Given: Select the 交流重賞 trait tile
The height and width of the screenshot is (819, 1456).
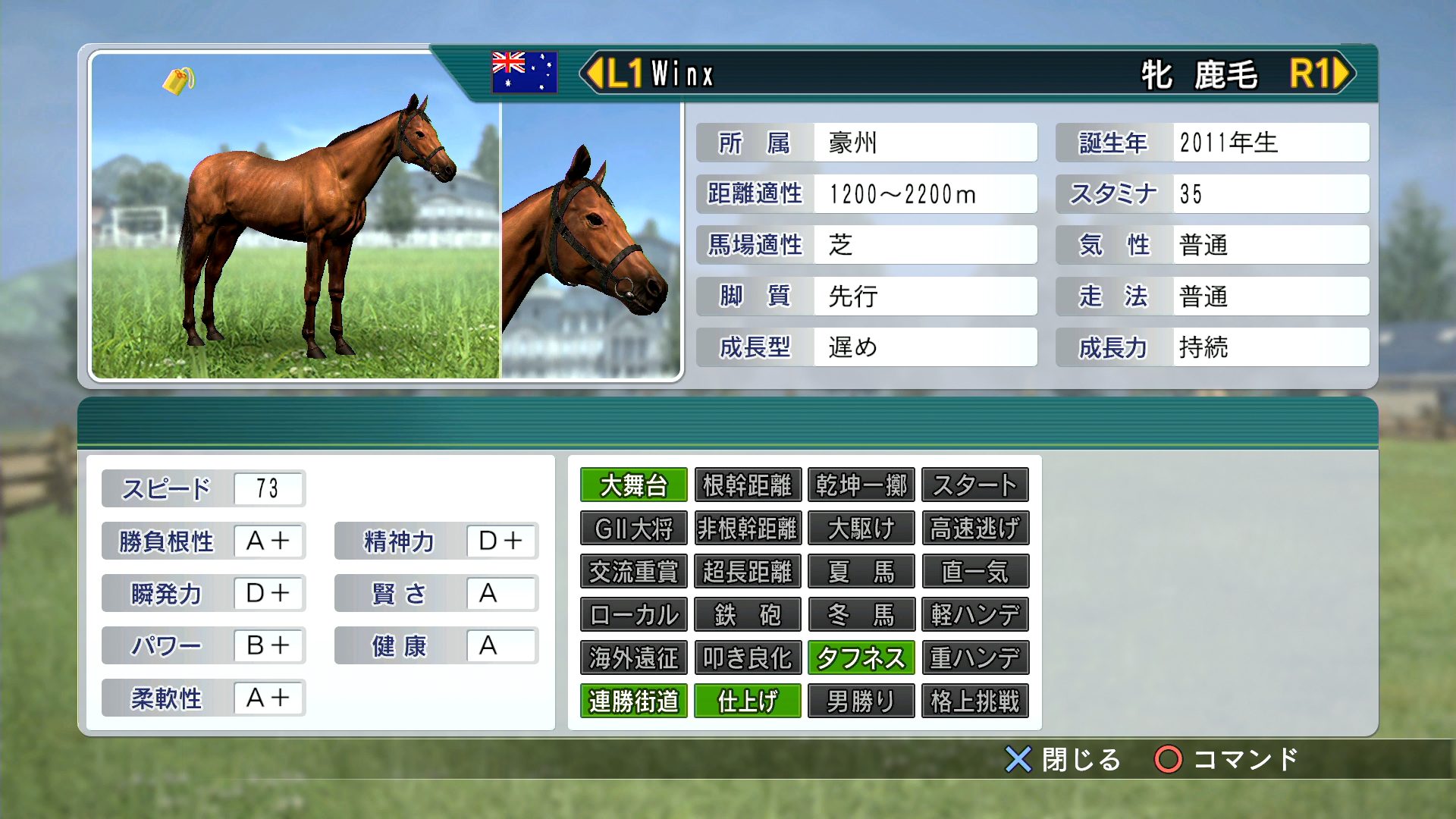Looking at the screenshot, I should pos(633,572).
